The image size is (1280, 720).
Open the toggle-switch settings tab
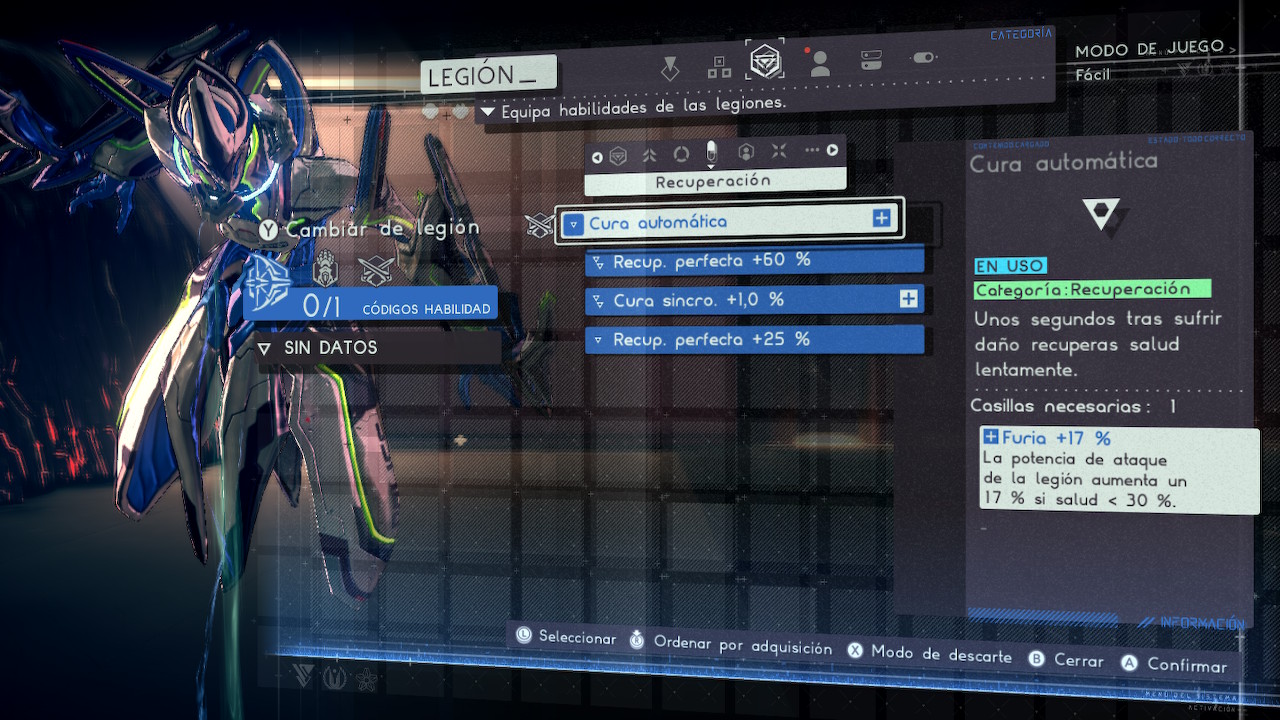click(923, 58)
